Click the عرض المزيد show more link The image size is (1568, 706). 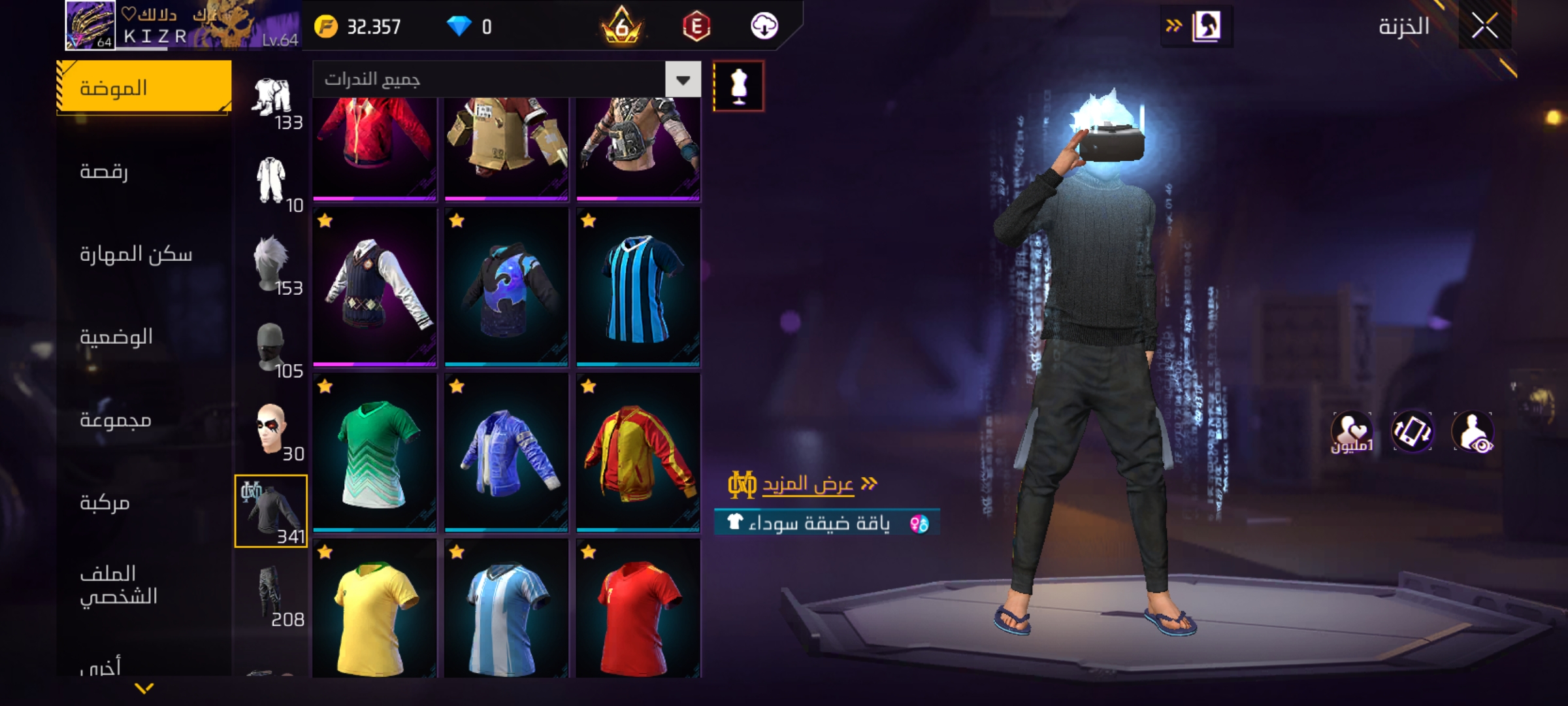808,484
